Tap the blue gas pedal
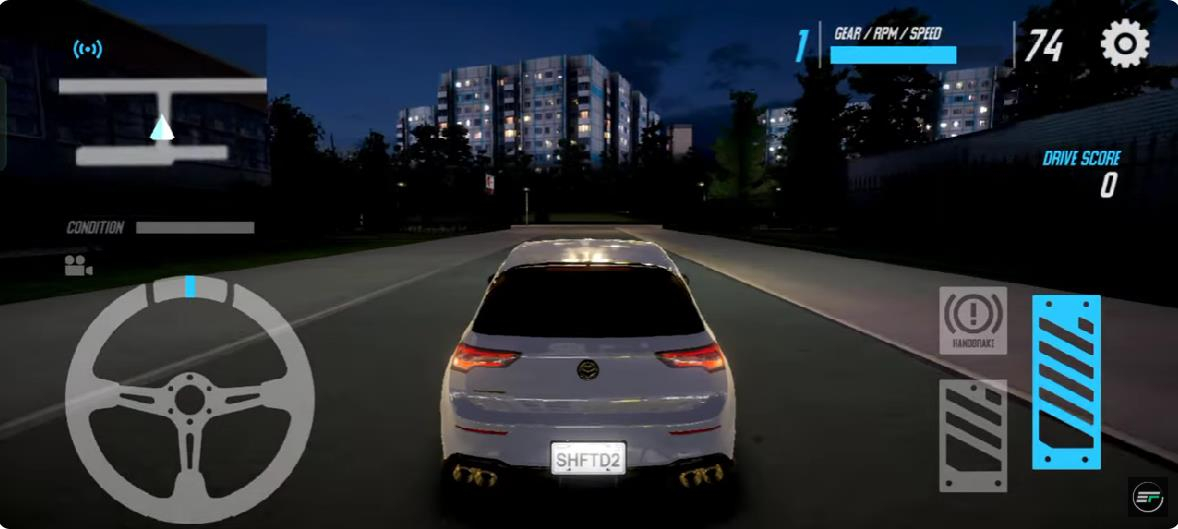The width and height of the screenshot is (1178, 529). [1066, 382]
